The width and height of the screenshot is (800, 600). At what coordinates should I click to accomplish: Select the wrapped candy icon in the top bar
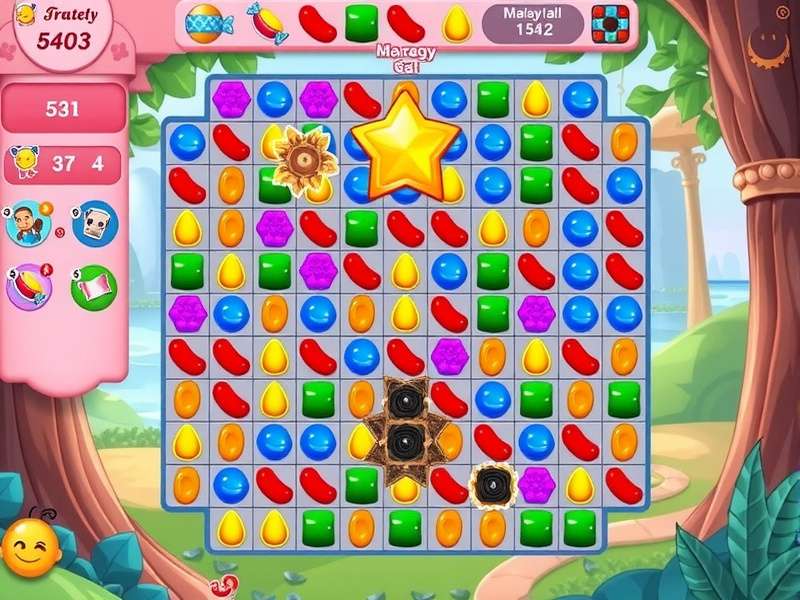pyautogui.click(x=265, y=22)
